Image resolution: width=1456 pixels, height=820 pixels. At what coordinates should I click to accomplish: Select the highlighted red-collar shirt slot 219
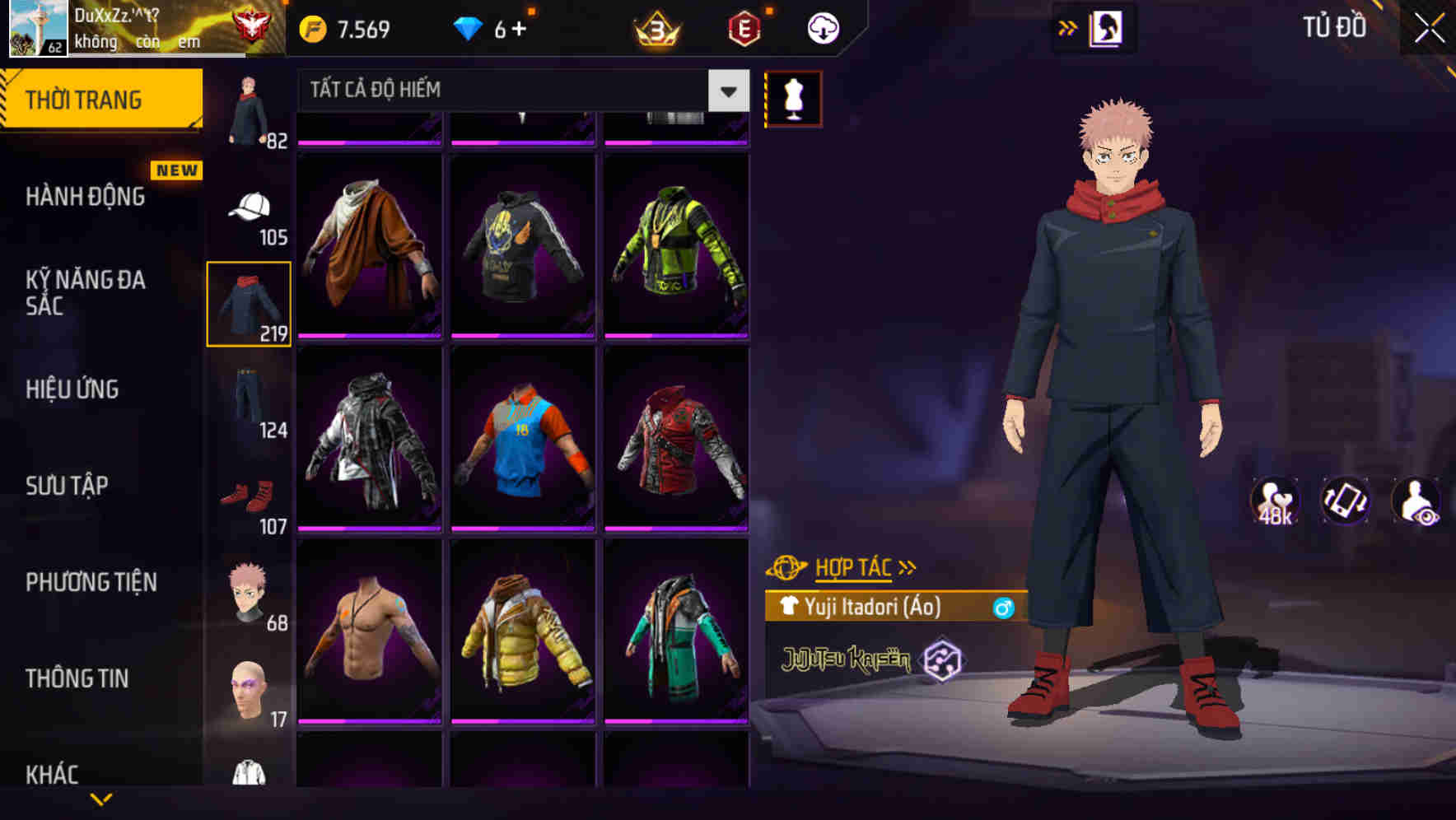249,303
